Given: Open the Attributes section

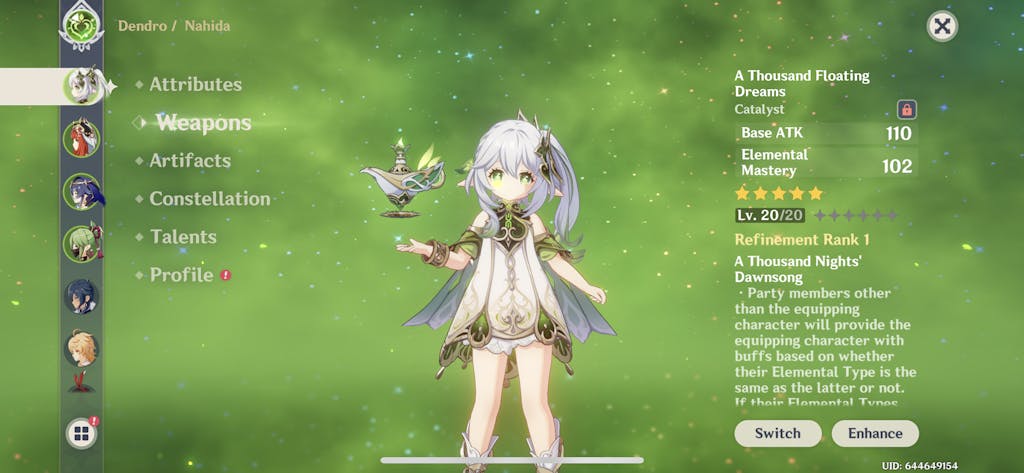Looking at the screenshot, I should tap(195, 85).
